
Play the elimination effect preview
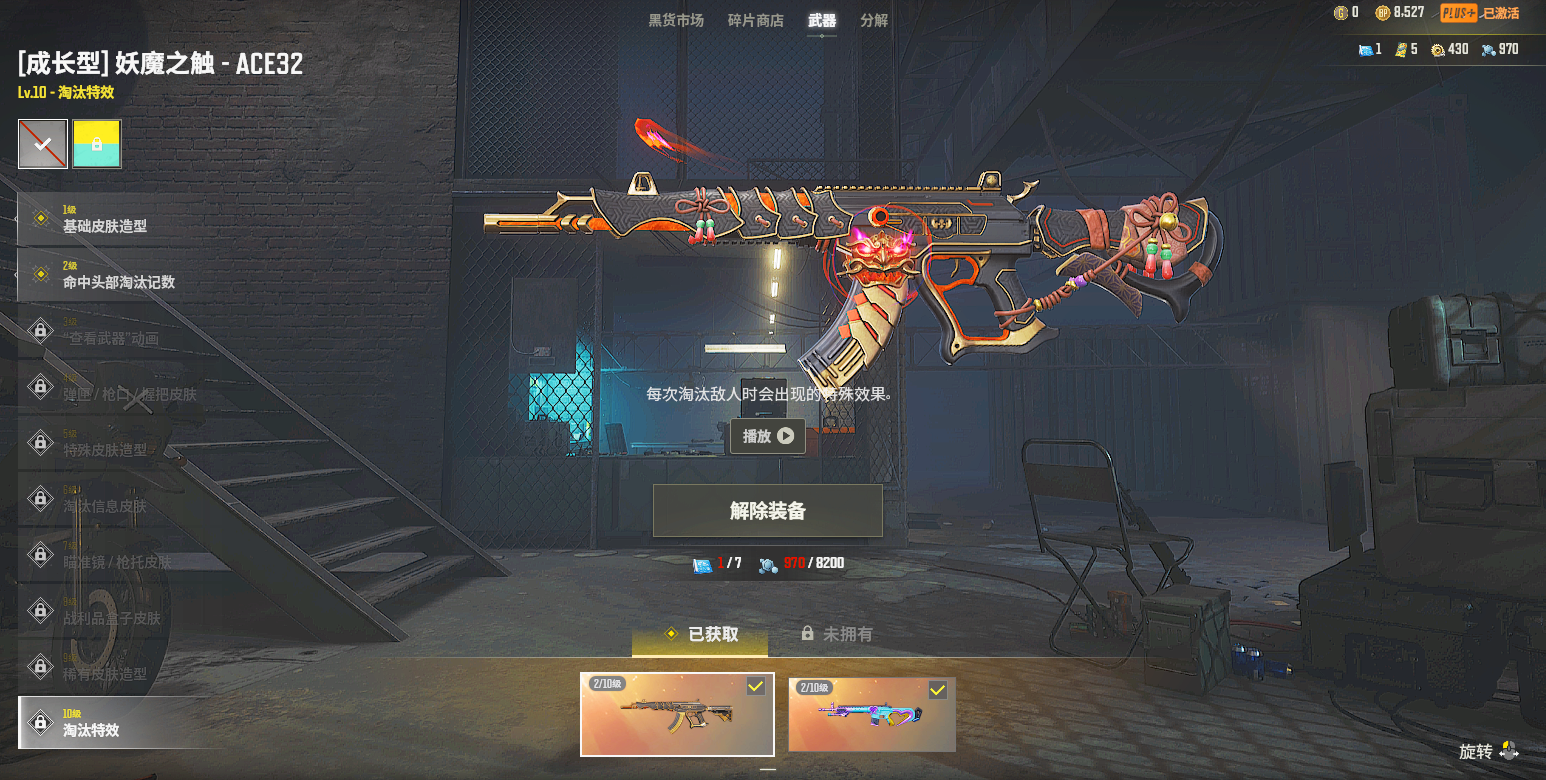point(767,436)
